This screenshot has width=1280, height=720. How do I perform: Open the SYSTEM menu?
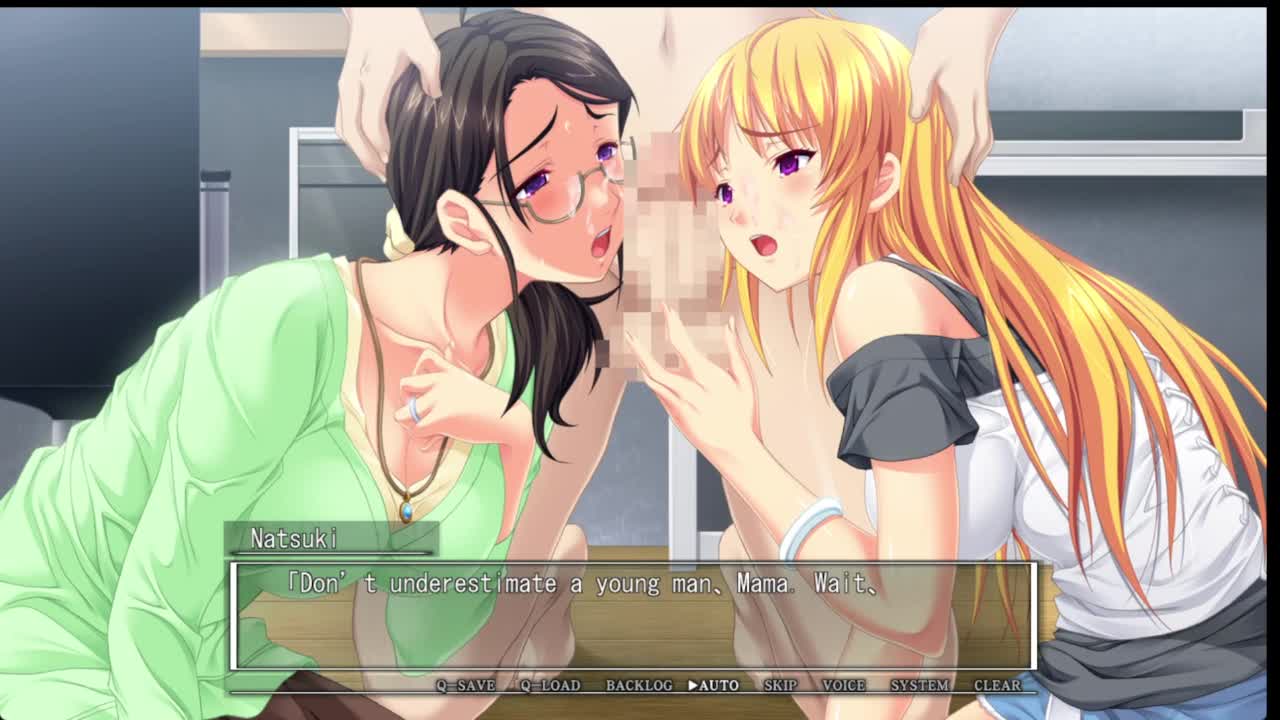(x=919, y=685)
